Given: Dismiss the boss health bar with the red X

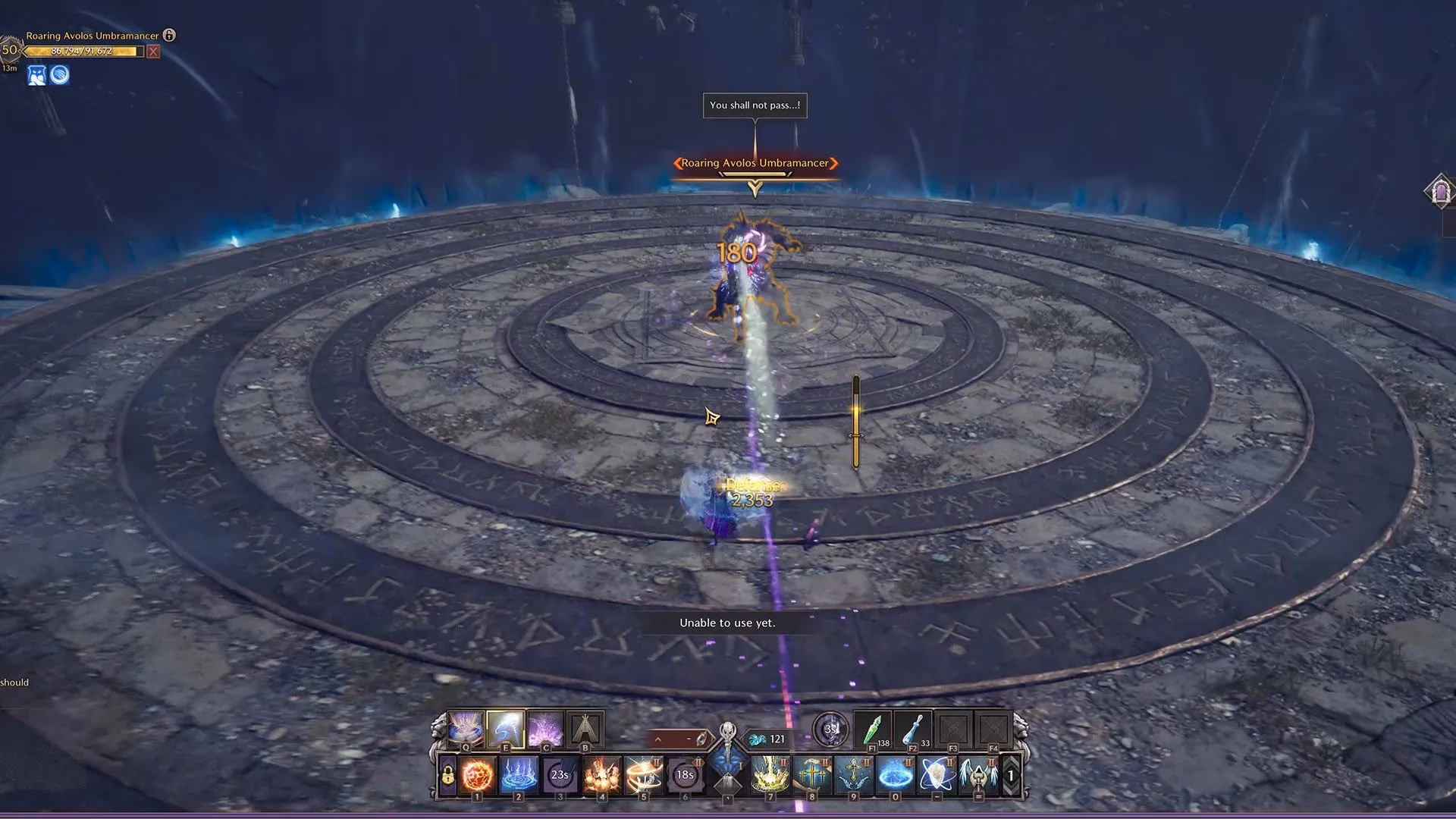Looking at the screenshot, I should click(x=153, y=52).
